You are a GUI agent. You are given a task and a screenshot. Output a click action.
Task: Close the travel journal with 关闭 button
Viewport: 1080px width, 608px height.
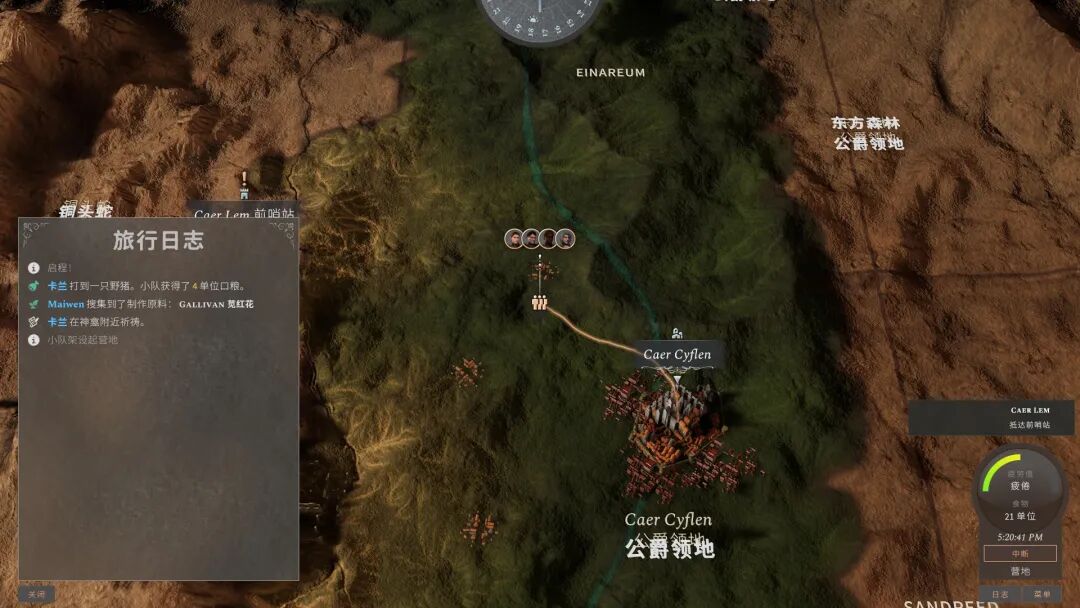tap(36, 594)
